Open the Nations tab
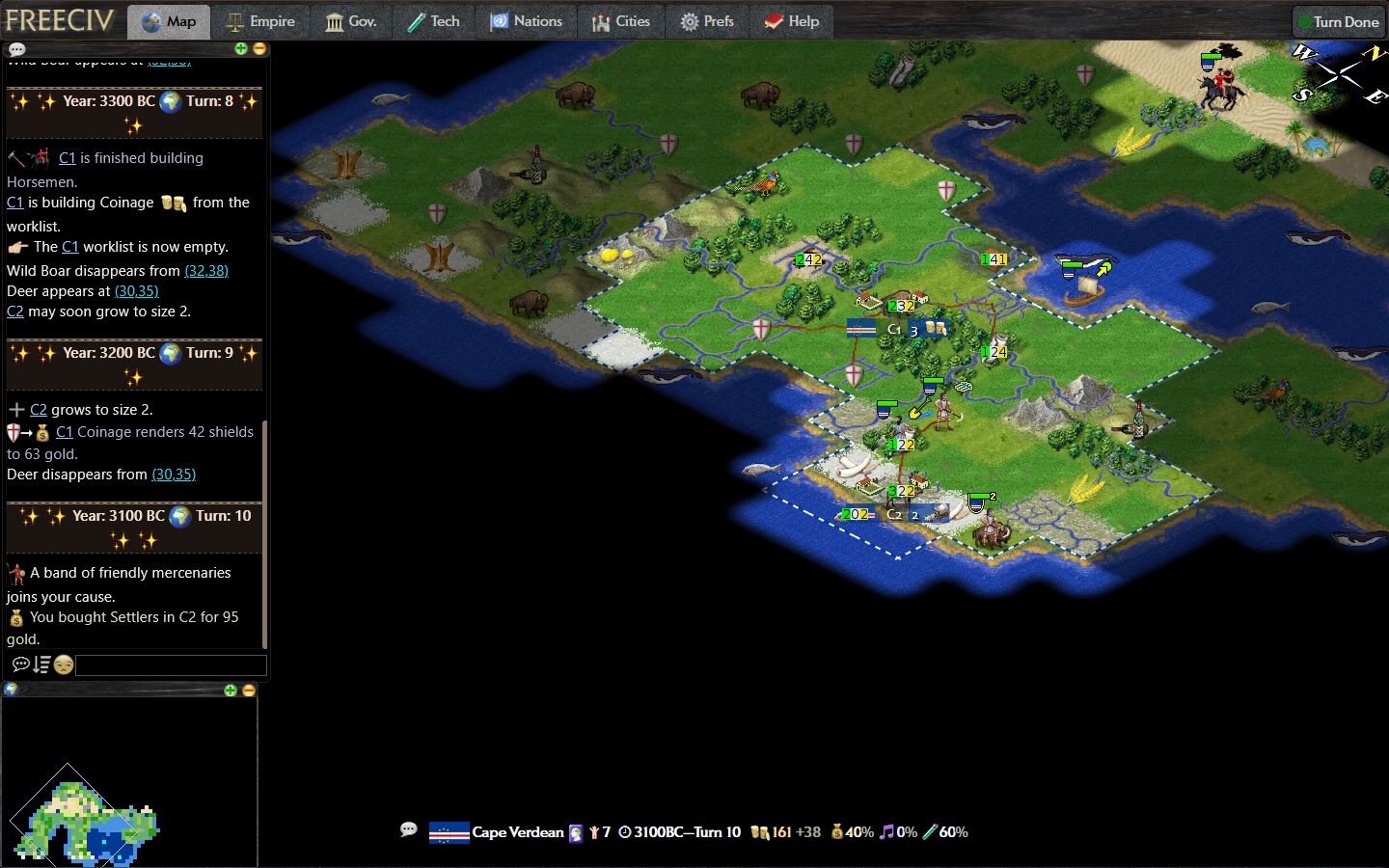This screenshot has width=1389, height=868. (x=527, y=21)
